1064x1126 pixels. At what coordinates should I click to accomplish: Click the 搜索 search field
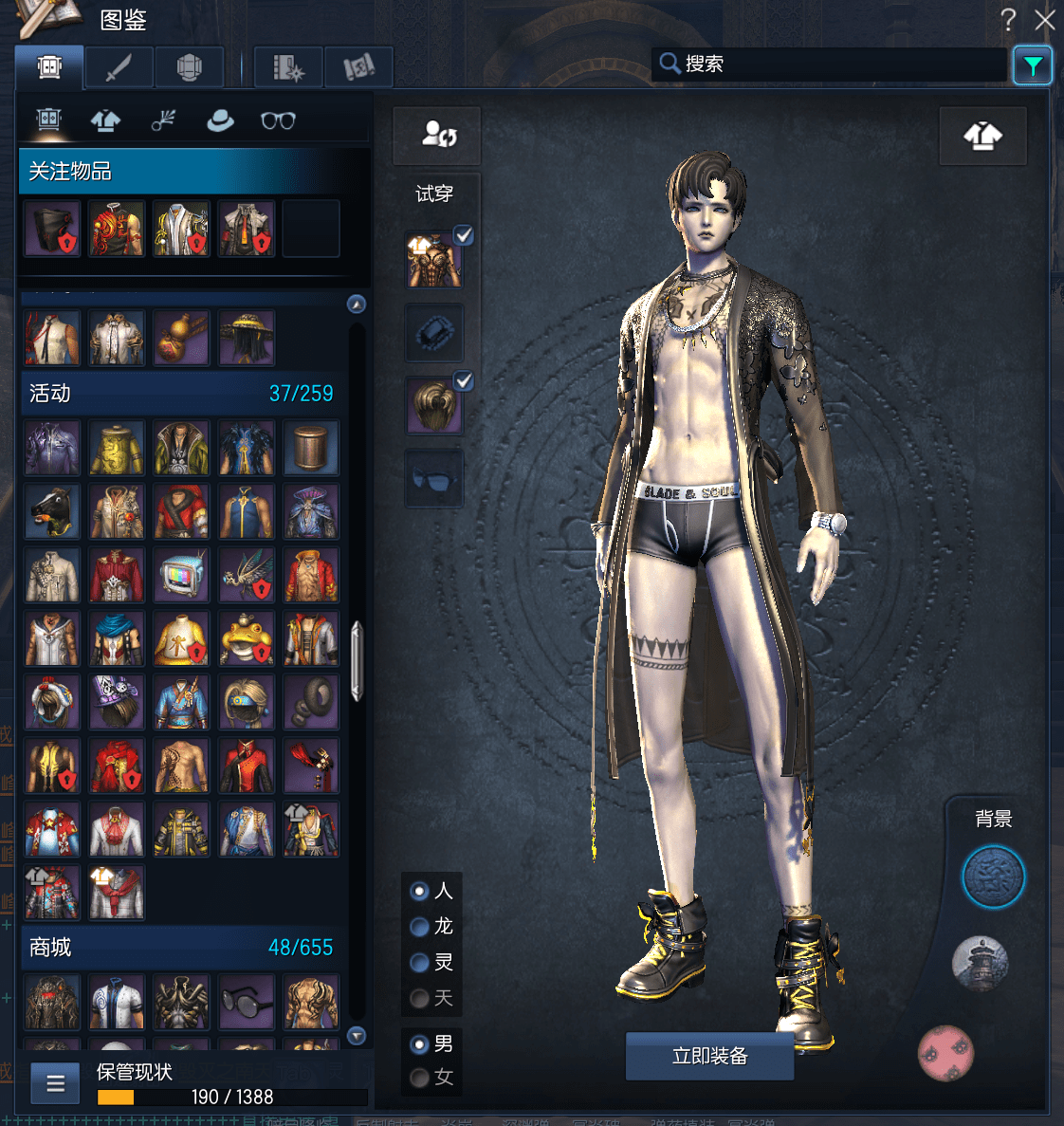point(835,64)
